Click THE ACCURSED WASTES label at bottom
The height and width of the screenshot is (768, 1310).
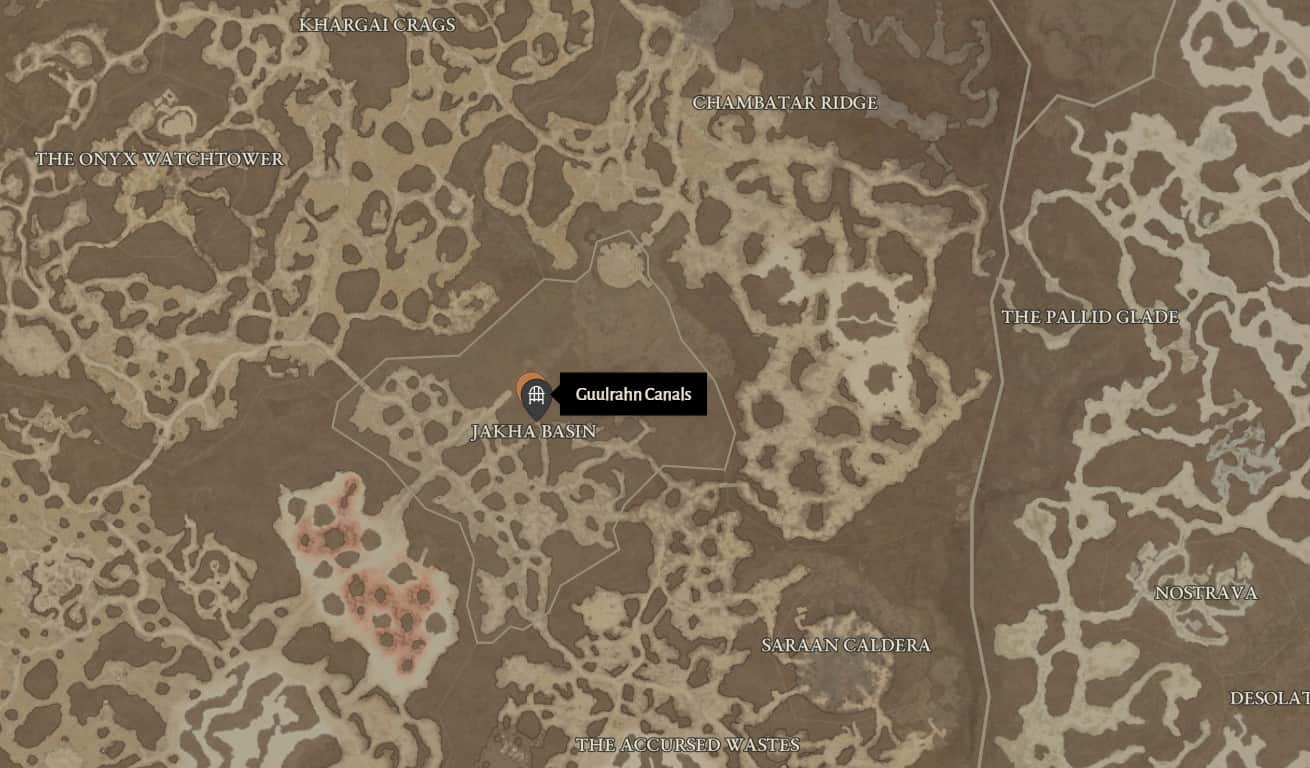point(686,744)
